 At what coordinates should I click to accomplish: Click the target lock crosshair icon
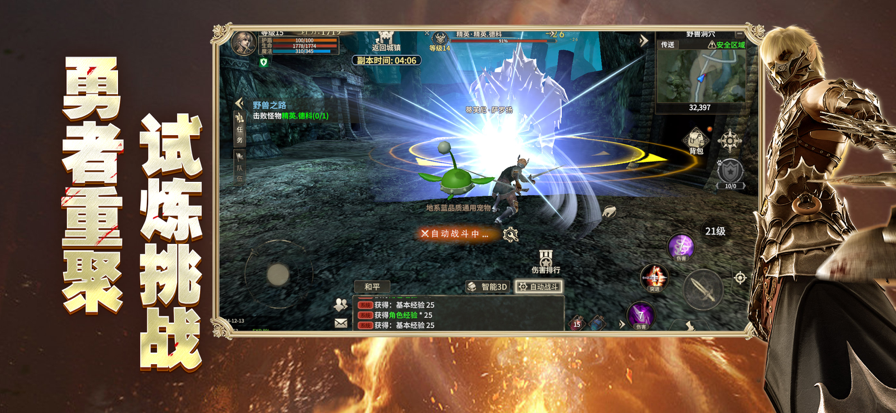tap(740, 278)
